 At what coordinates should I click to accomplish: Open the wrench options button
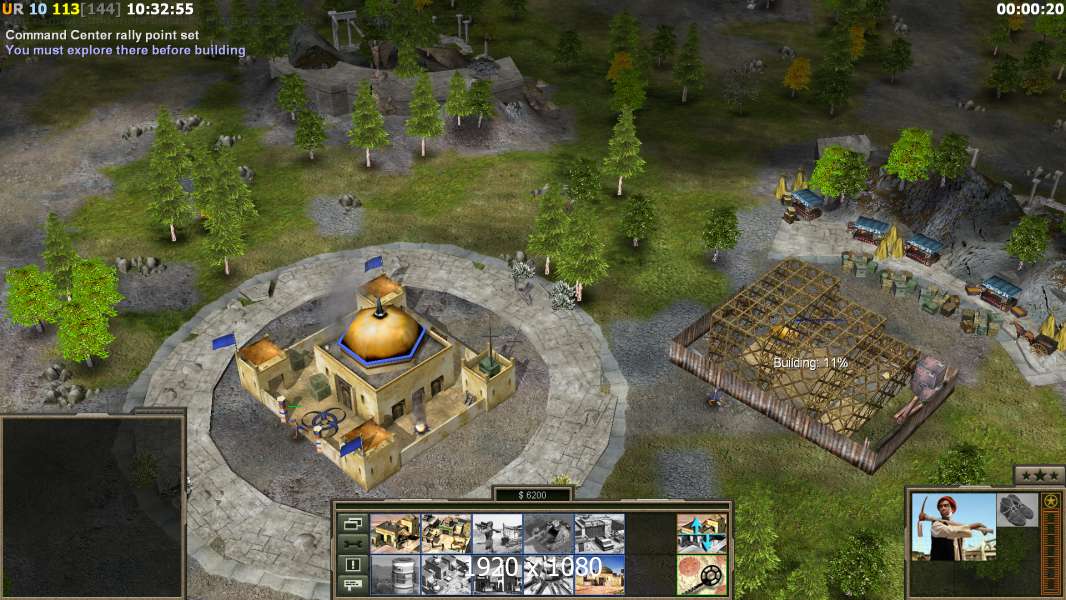point(351,544)
